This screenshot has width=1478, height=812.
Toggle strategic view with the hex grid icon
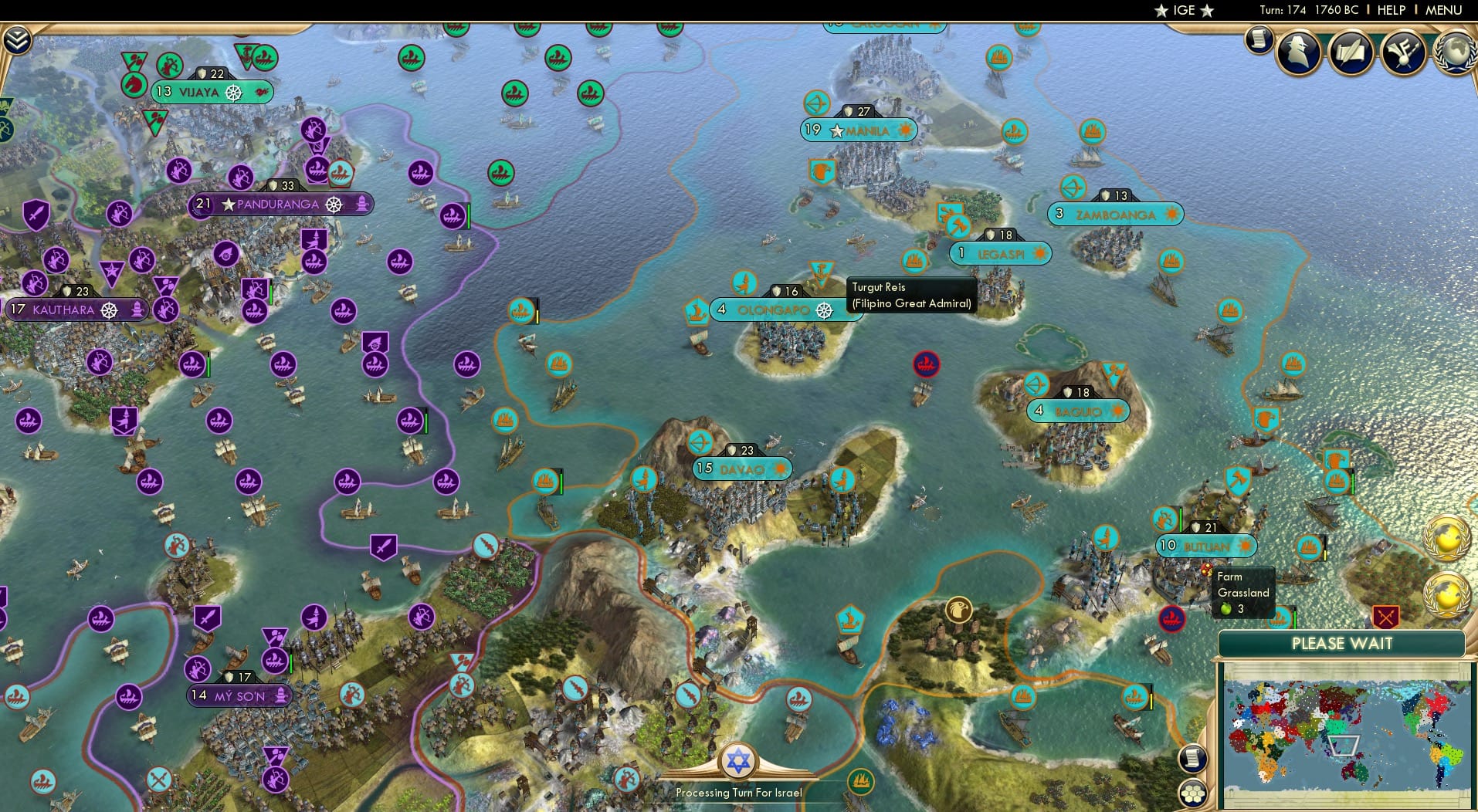[1195, 793]
